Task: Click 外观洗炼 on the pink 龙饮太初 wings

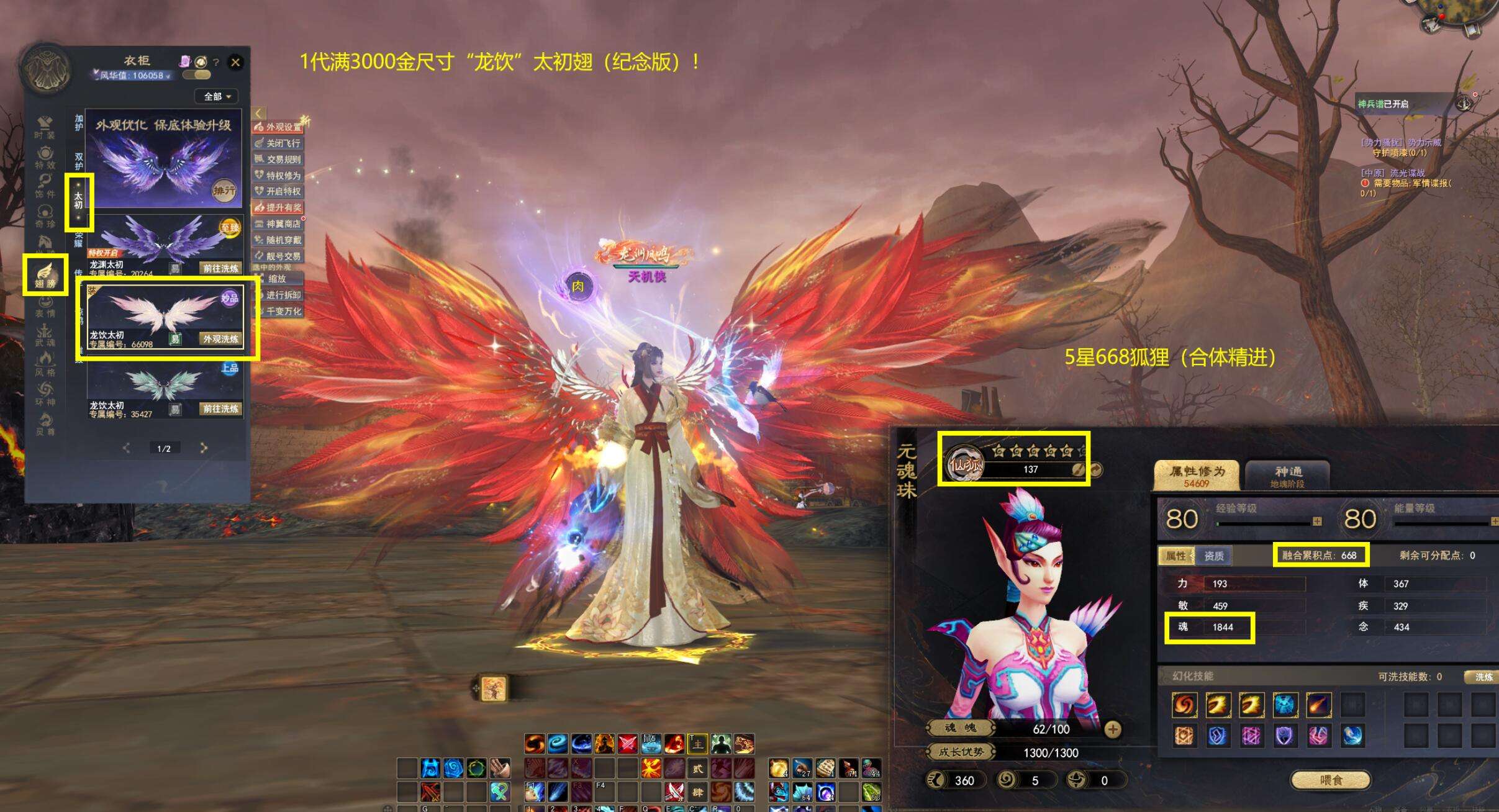Action: [x=220, y=339]
